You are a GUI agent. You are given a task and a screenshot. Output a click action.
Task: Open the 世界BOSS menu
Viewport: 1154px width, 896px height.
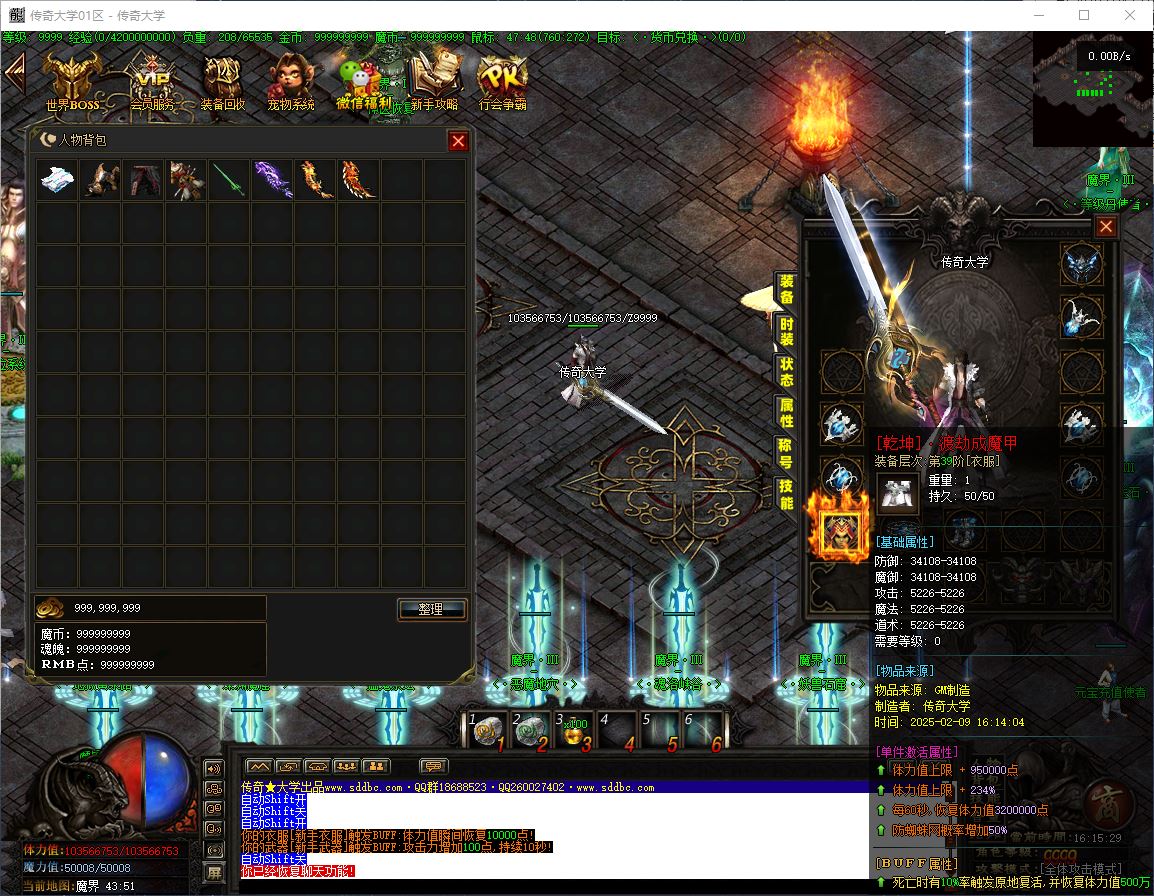coord(72,81)
